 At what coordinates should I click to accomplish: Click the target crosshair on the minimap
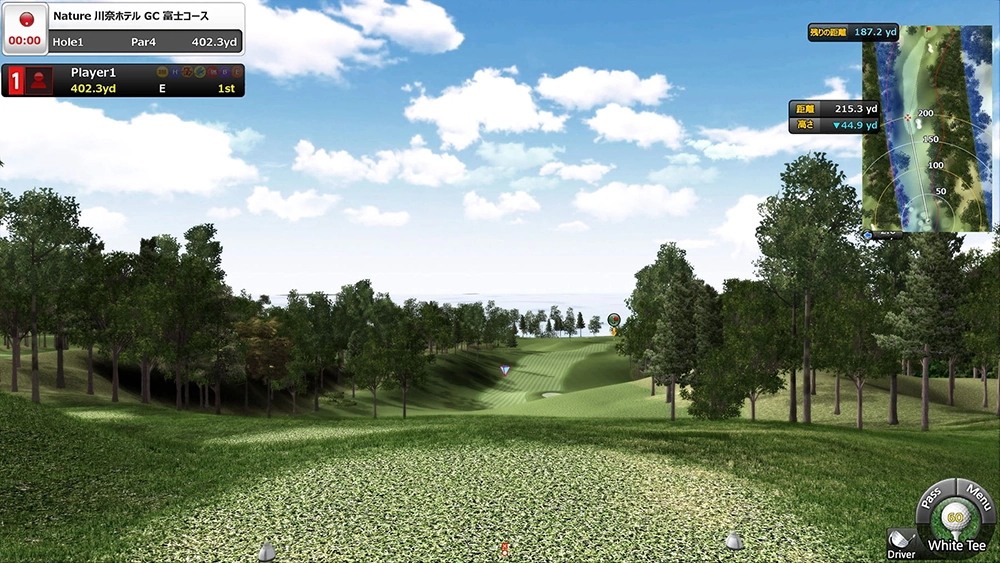click(x=908, y=118)
